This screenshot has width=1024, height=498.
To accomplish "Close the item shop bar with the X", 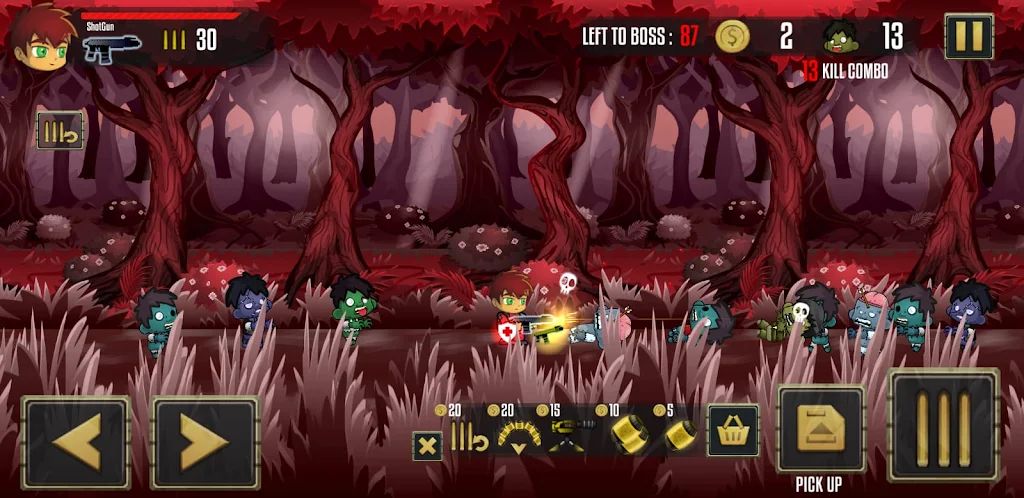I will click(x=427, y=446).
